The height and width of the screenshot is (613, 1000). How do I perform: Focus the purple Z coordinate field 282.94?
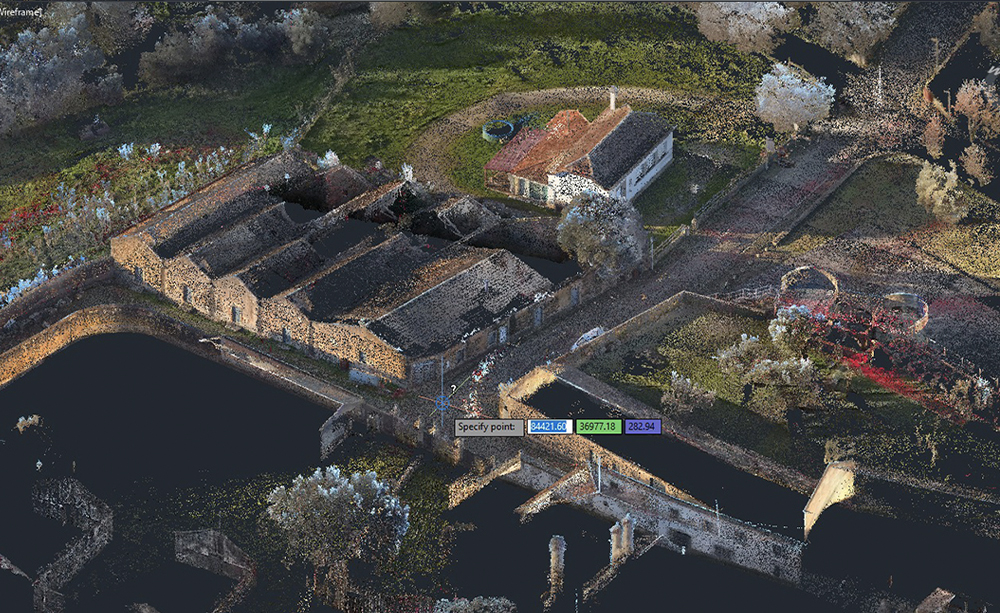(x=642, y=427)
